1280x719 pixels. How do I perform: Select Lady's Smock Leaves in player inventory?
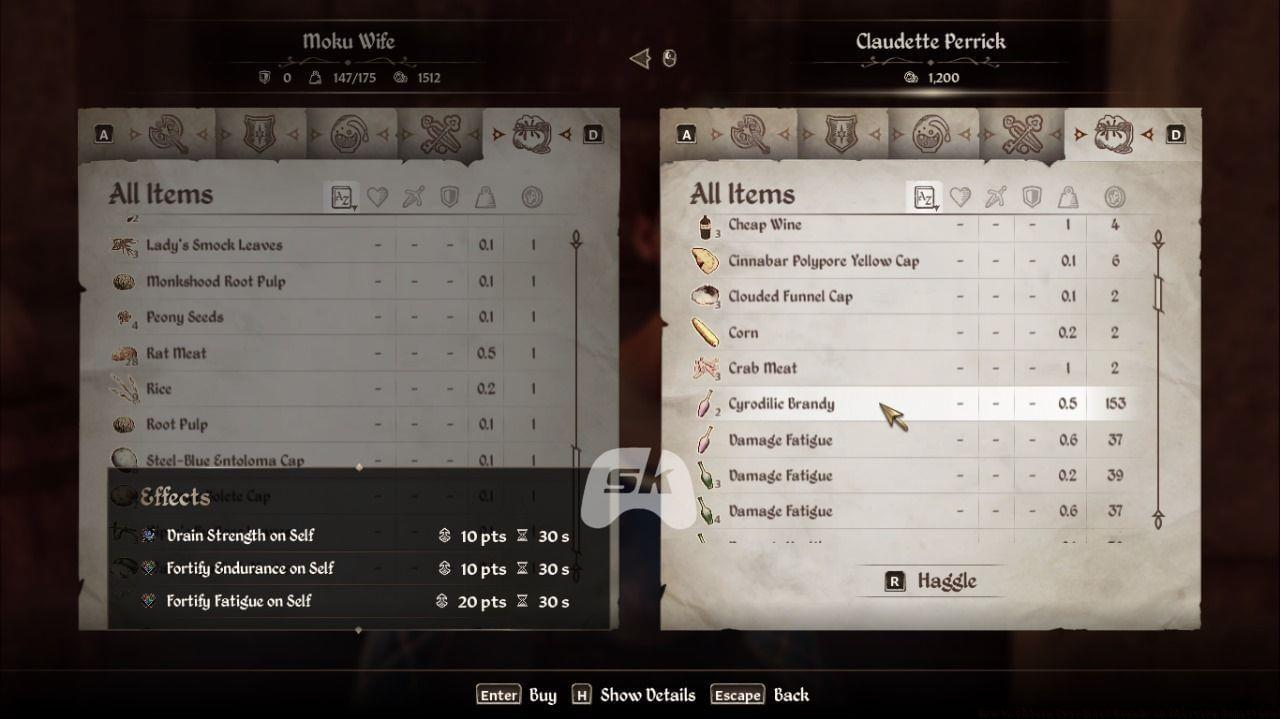click(x=214, y=245)
